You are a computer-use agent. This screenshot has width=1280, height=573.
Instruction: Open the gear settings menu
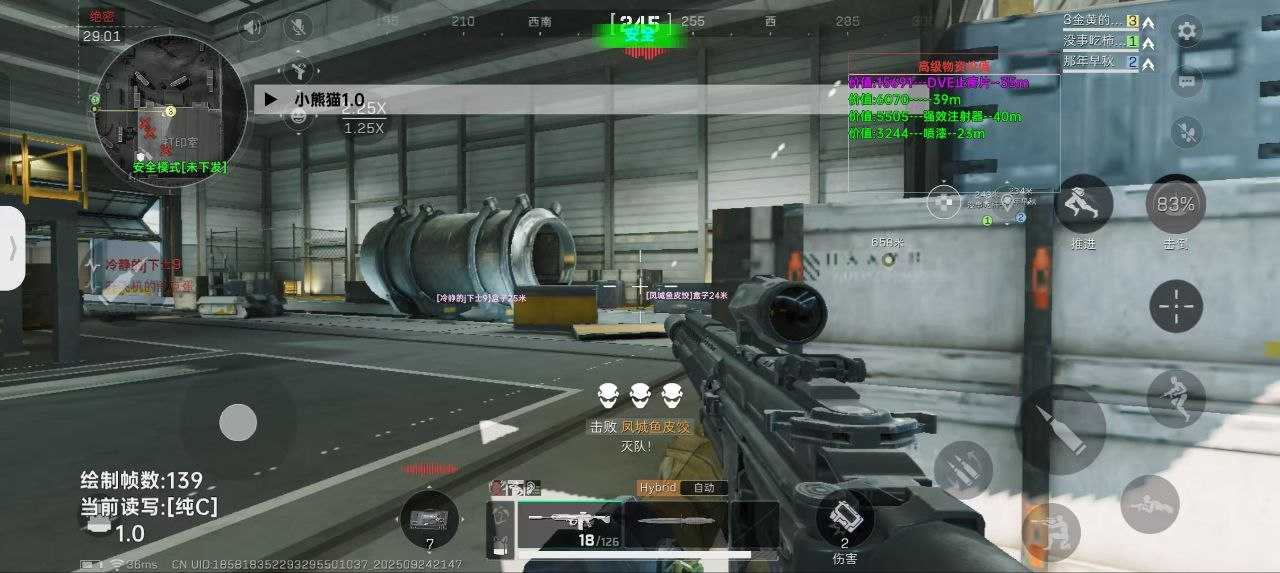click(1187, 31)
